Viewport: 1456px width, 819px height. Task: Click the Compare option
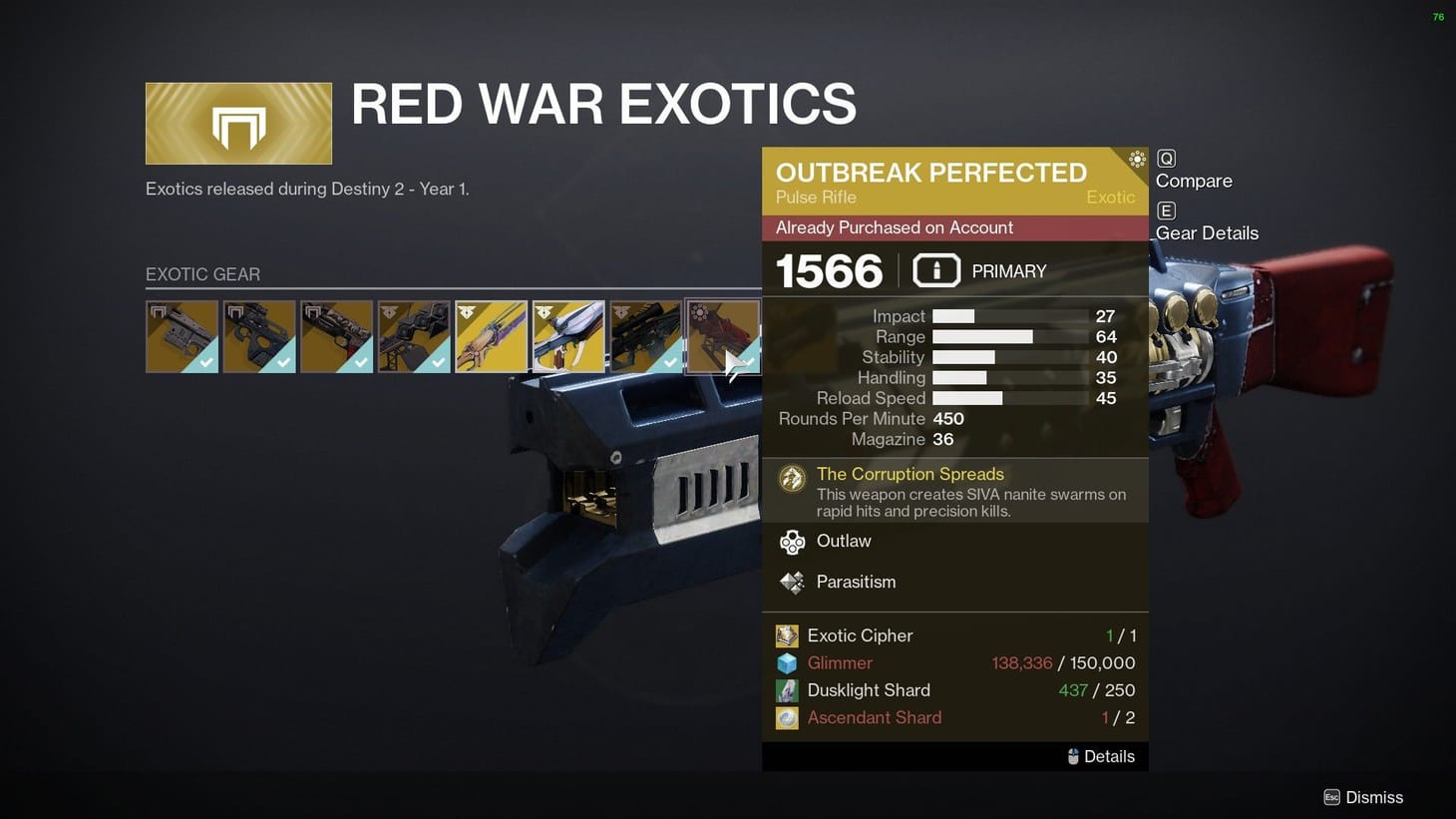coord(1193,181)
